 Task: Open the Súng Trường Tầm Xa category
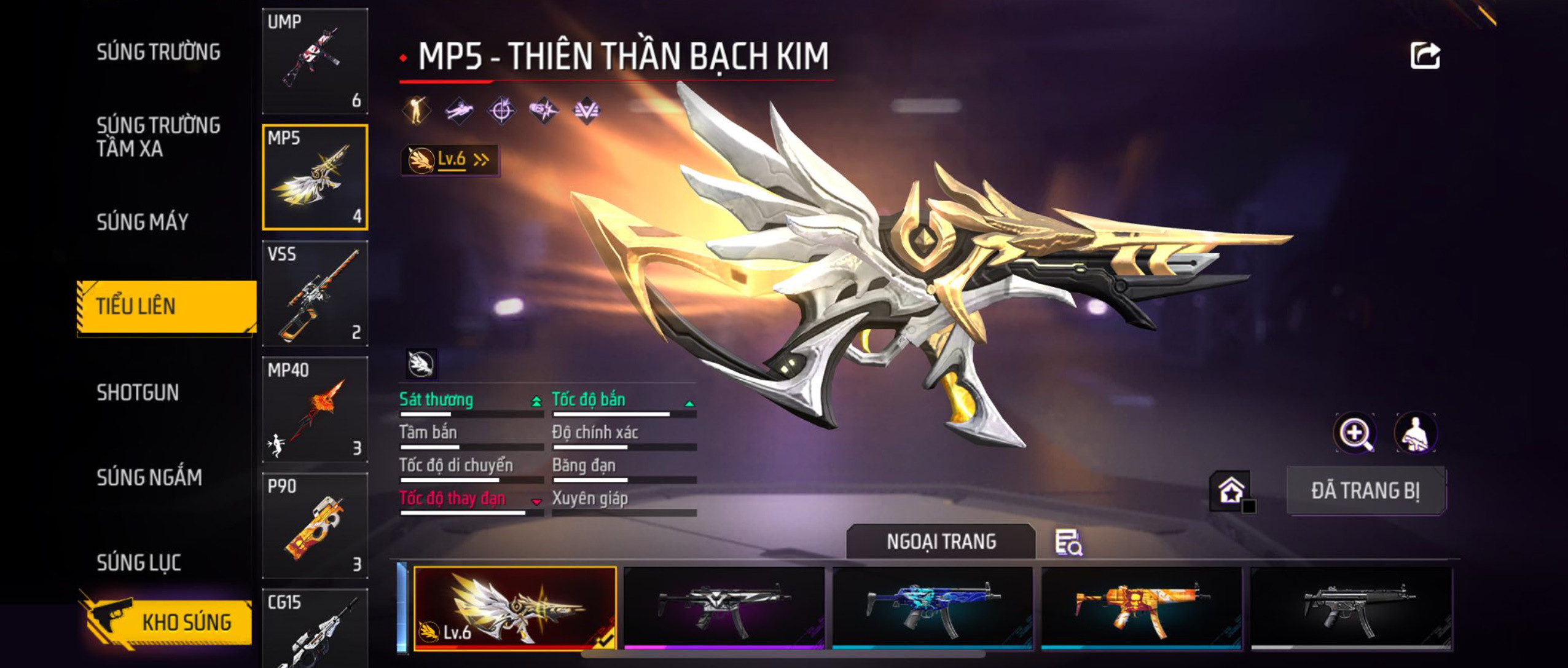(158, 136)
